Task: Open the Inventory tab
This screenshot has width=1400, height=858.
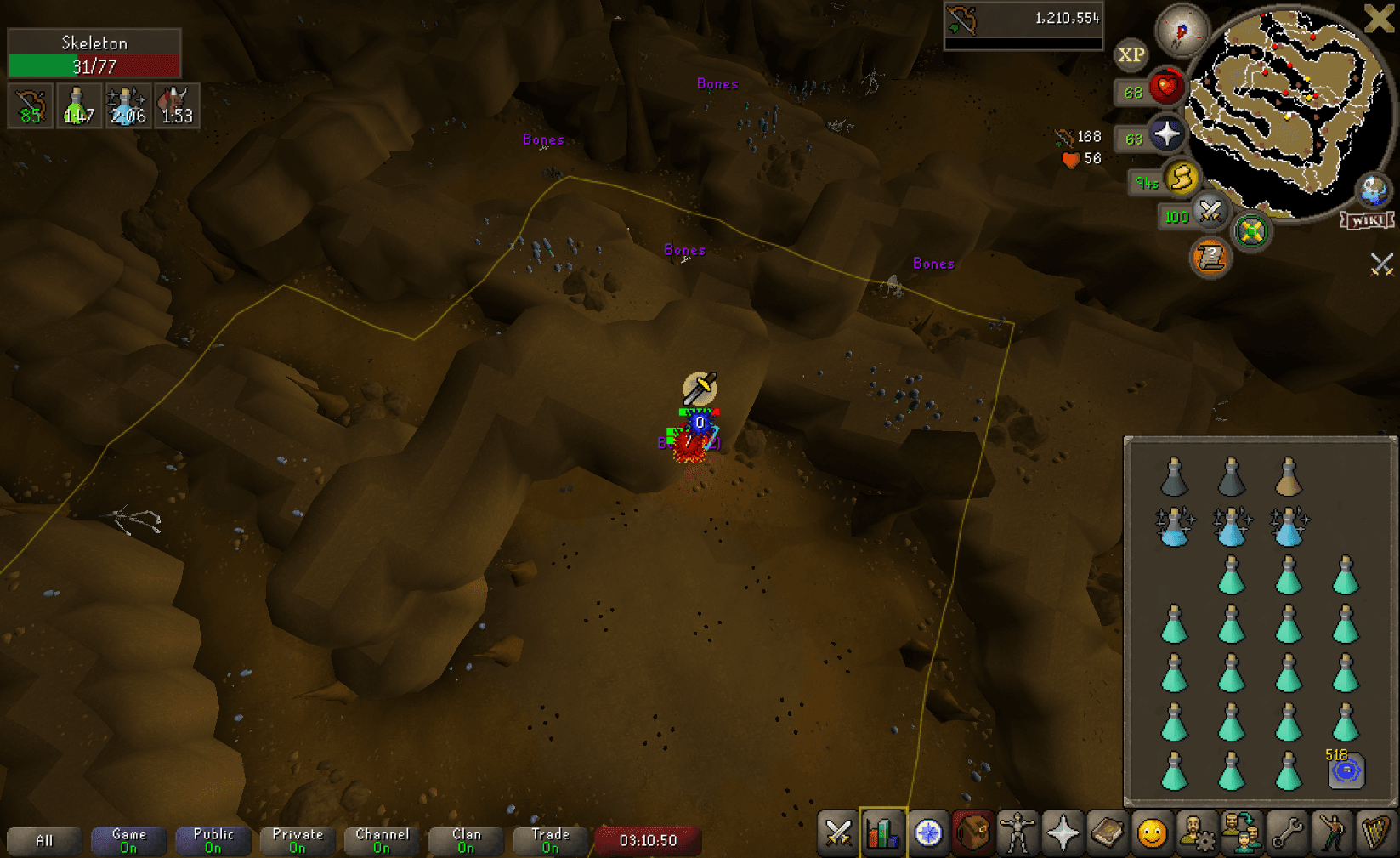Action: click(972, 835)
